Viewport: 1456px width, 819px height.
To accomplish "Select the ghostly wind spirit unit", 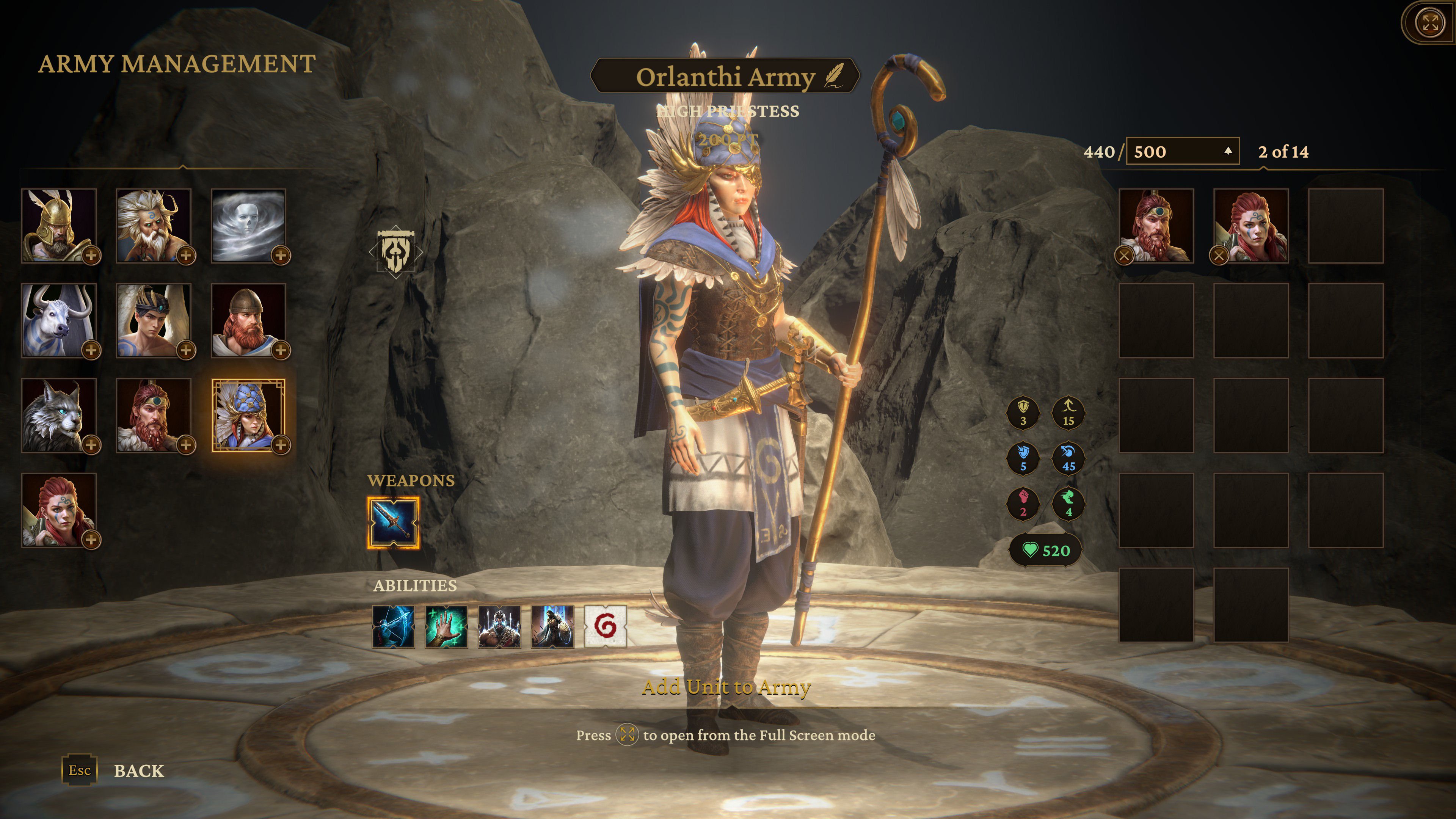I will (x=249, y=226).
